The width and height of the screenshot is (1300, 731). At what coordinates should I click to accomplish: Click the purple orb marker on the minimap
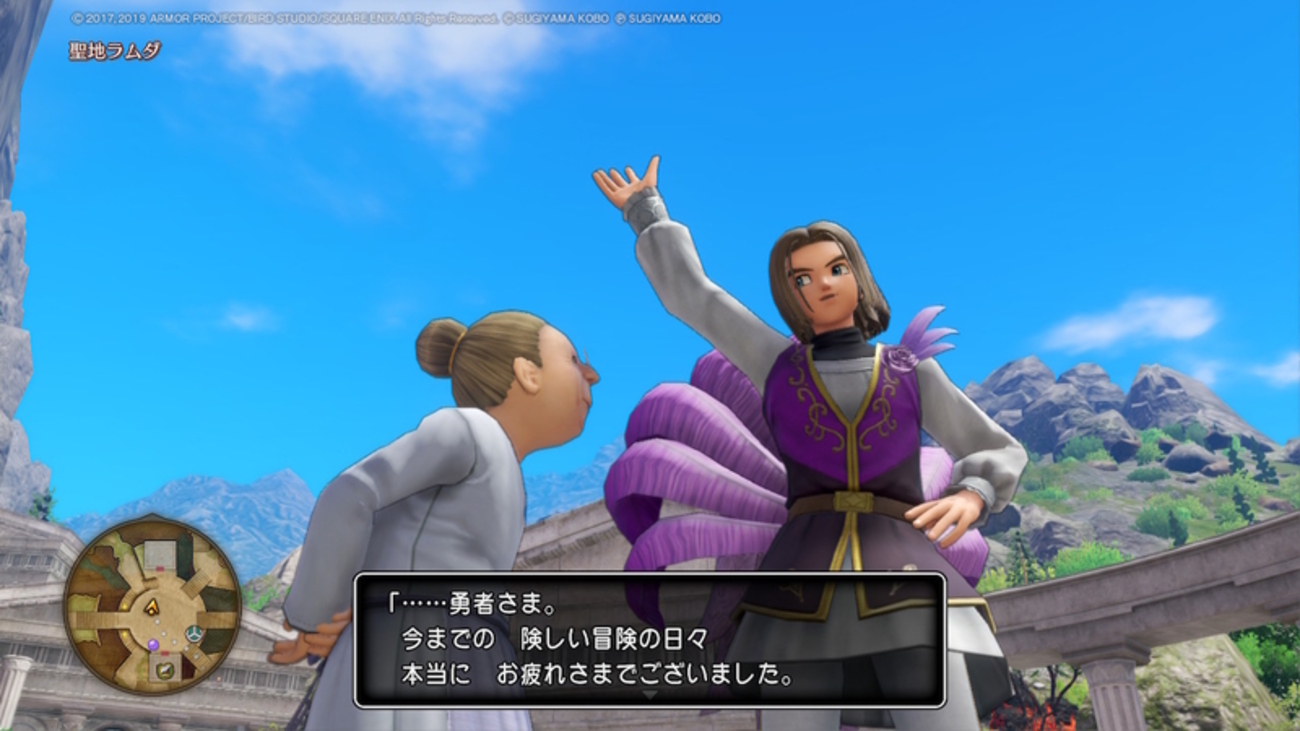point(154,645)
